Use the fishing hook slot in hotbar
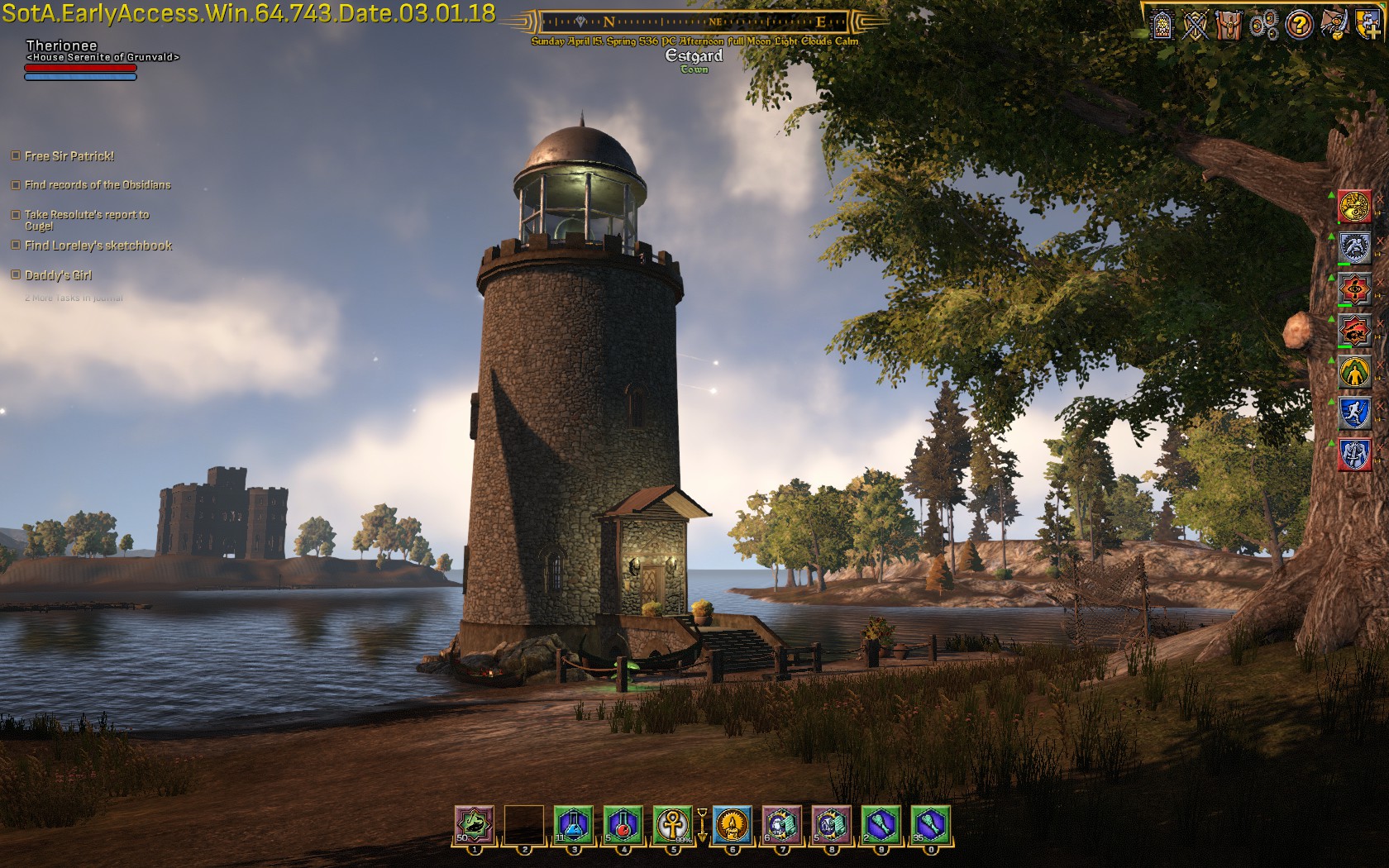 click(475, 824)
